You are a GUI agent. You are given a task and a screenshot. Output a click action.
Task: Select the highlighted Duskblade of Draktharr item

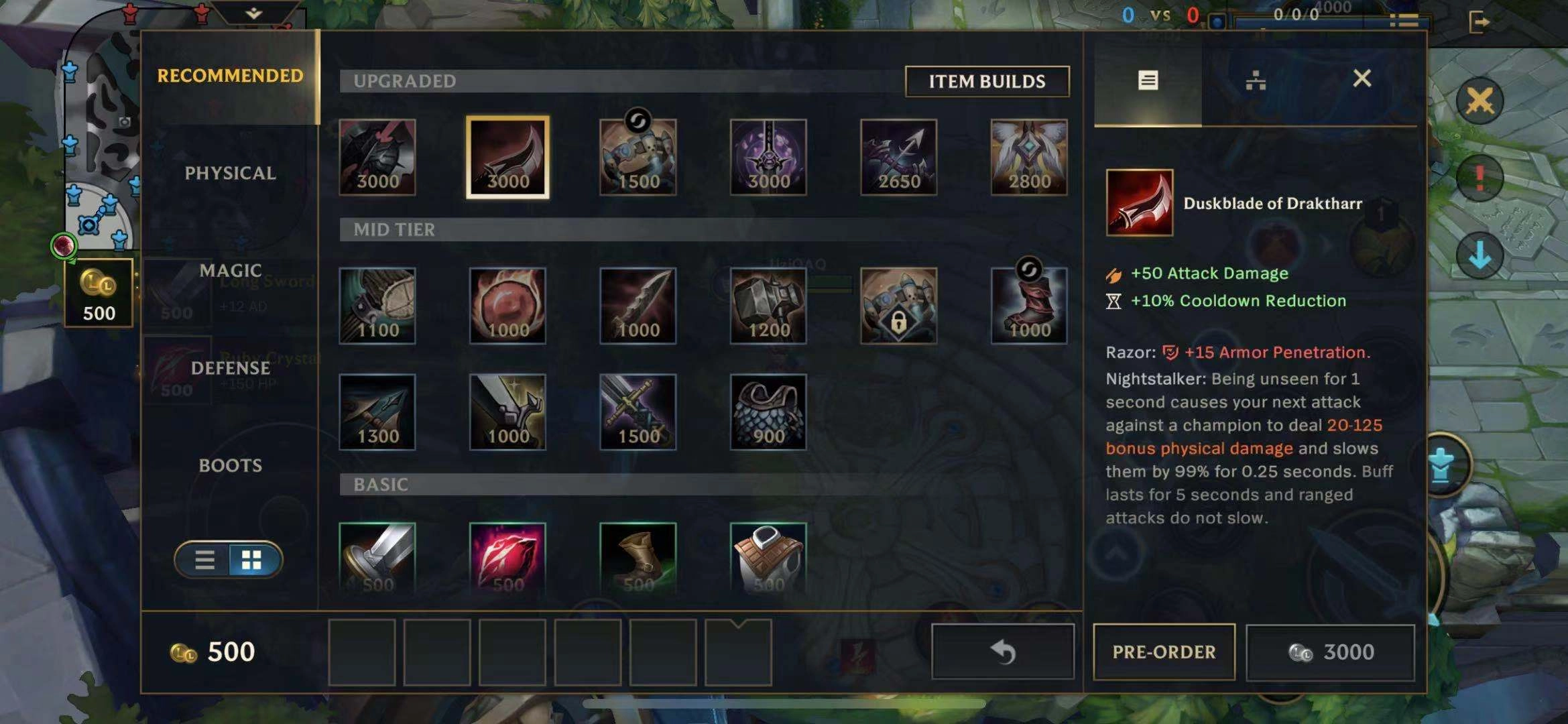tap(507, 158)
